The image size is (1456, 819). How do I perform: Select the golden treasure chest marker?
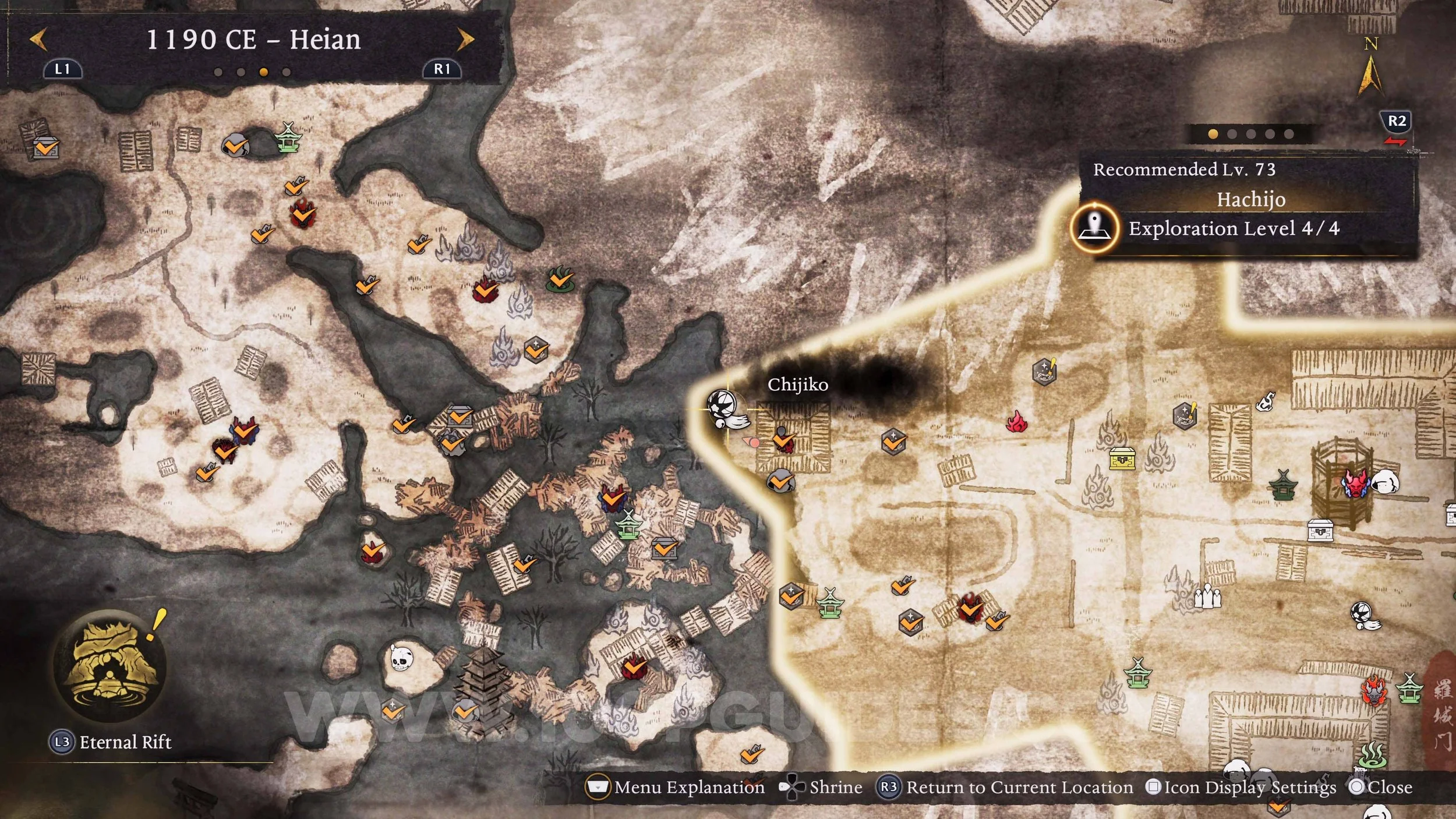(x=1122, y=458)
